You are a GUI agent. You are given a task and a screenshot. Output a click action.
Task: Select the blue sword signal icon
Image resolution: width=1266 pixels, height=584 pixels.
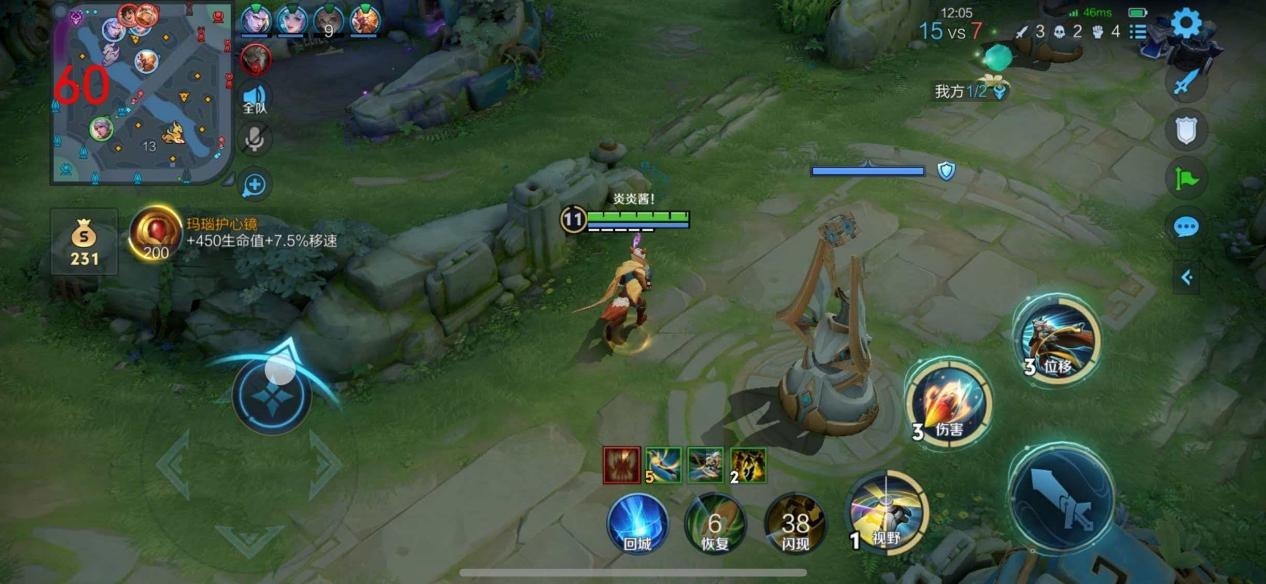click(1186, 83)
